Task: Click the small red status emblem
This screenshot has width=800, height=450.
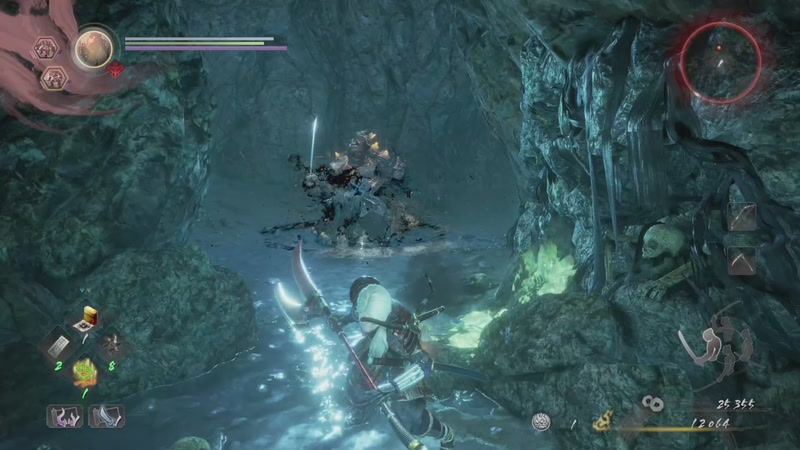Action: coord(117,69)
